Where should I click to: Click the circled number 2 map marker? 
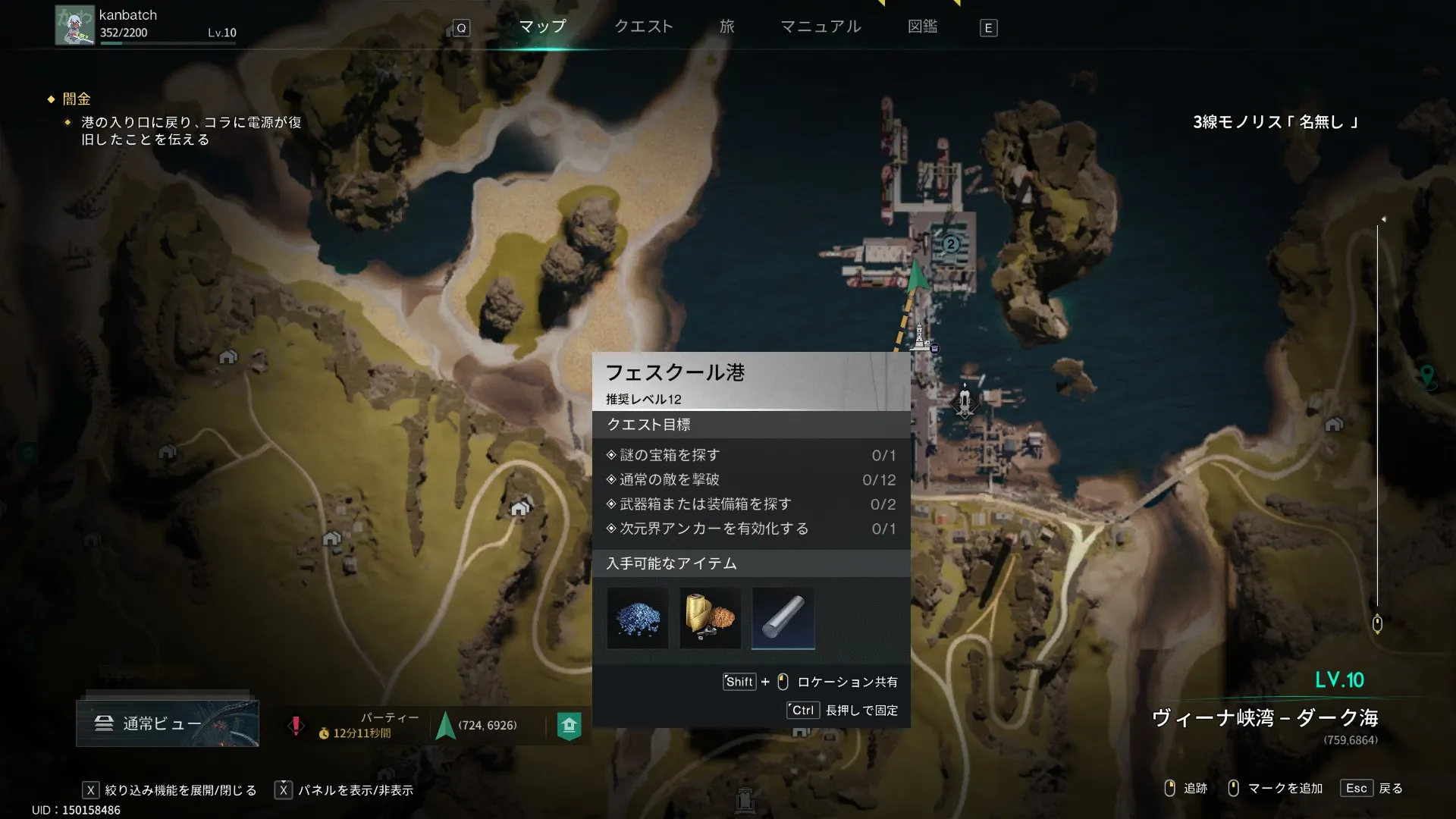(x=950, y=244)
